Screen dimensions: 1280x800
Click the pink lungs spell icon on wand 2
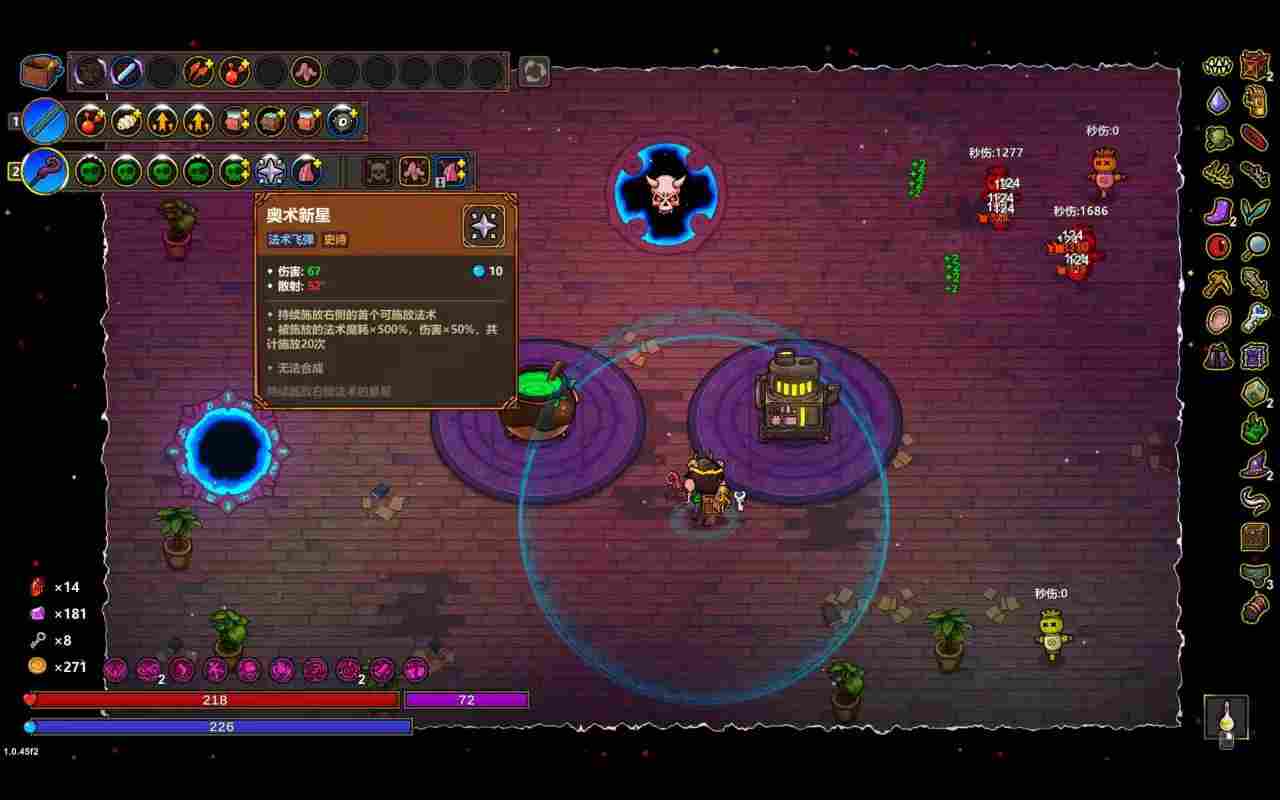(x=307, y=170)
